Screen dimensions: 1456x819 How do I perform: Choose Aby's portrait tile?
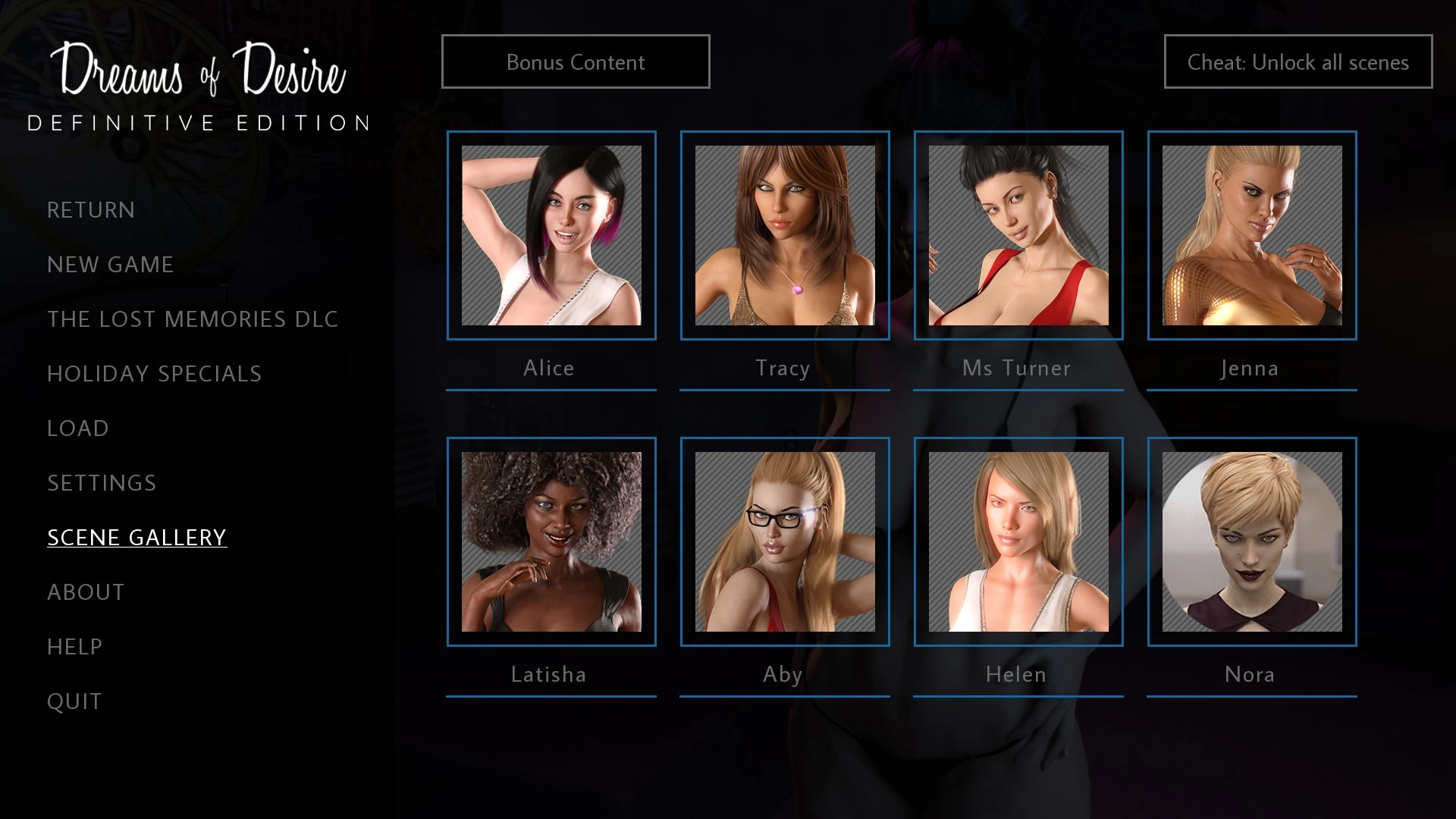tap(785, 542)
